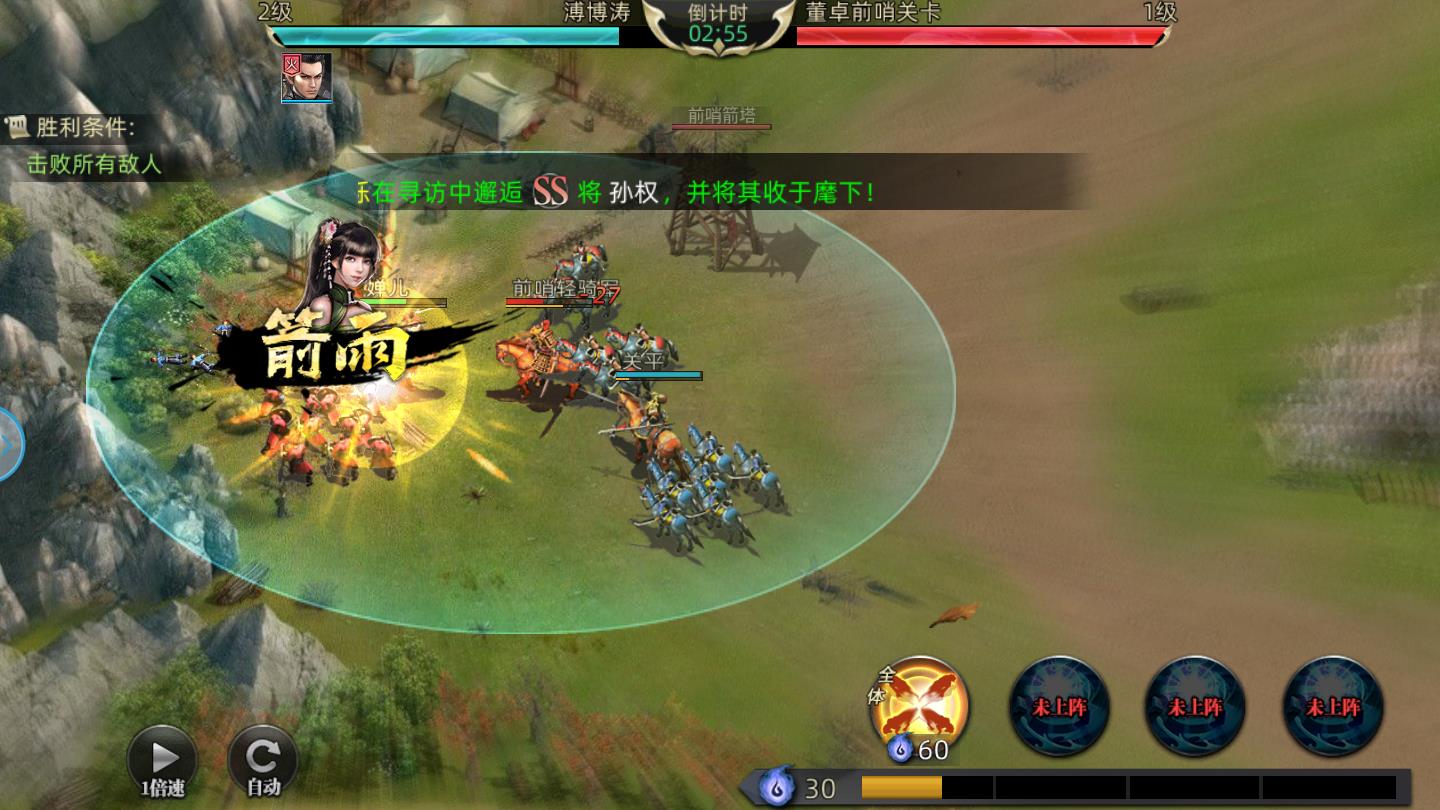Select the second 未上阵 hero slot
The image size is (1440, 810).
click(x=1195, y=705)
